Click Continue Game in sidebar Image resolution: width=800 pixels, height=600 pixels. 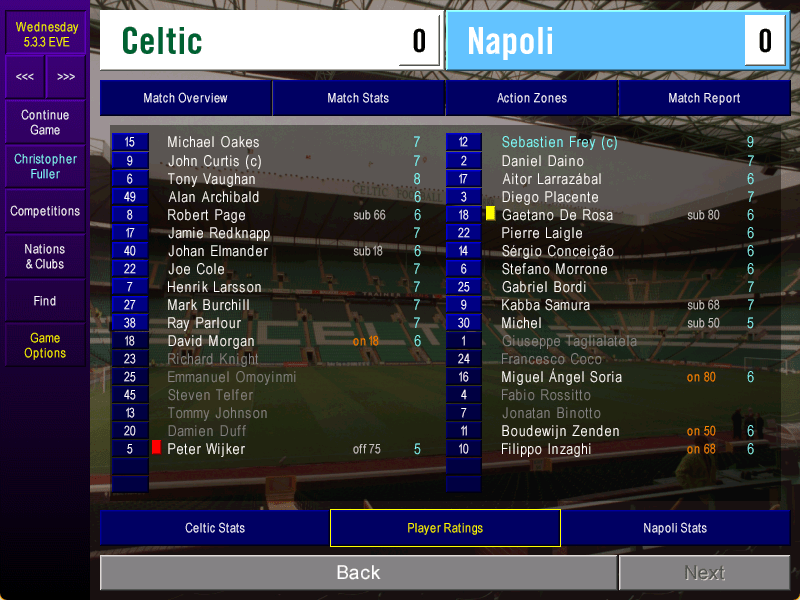45,122
